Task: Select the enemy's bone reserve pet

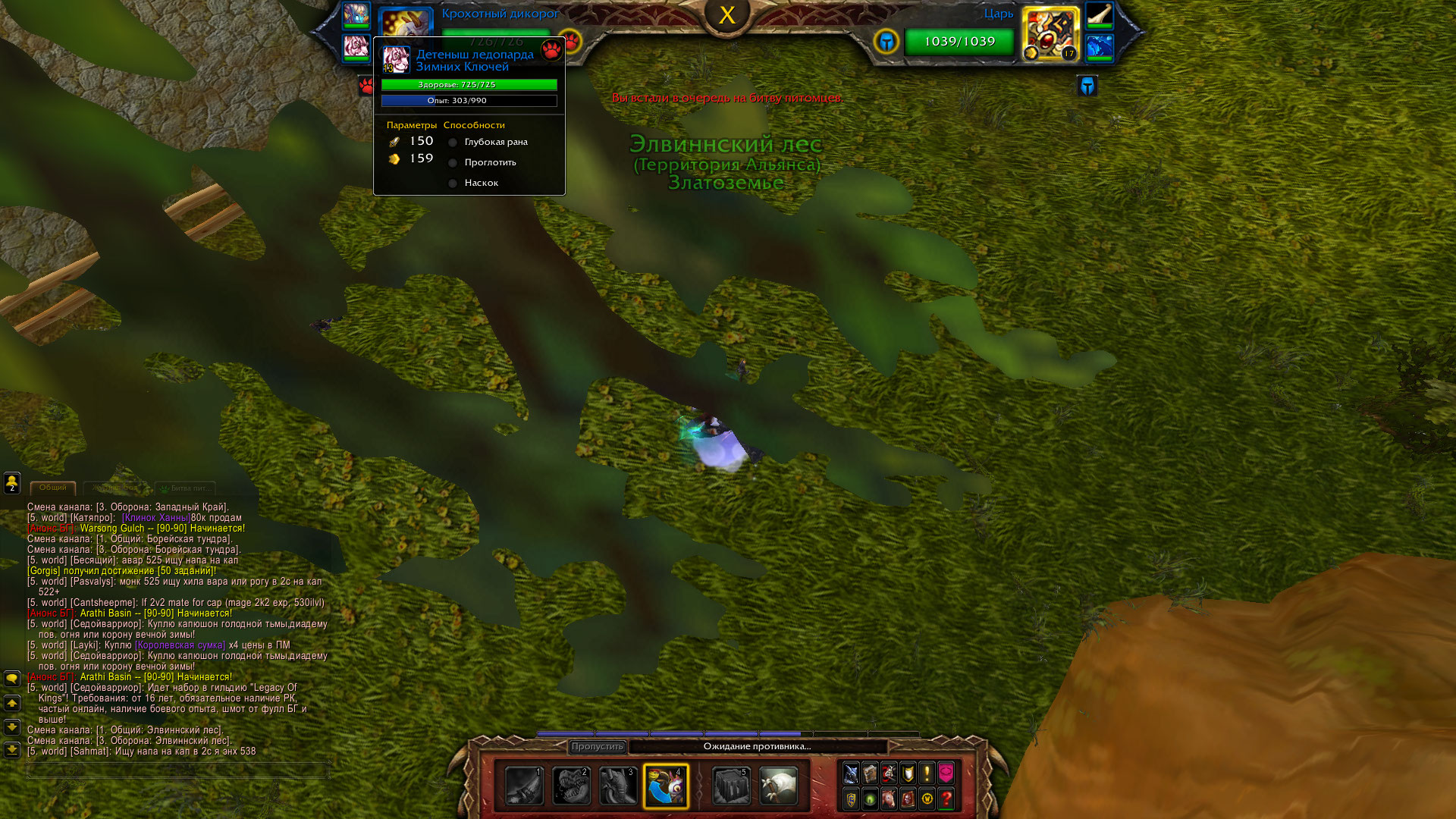Action: (x=1099, y=15)
